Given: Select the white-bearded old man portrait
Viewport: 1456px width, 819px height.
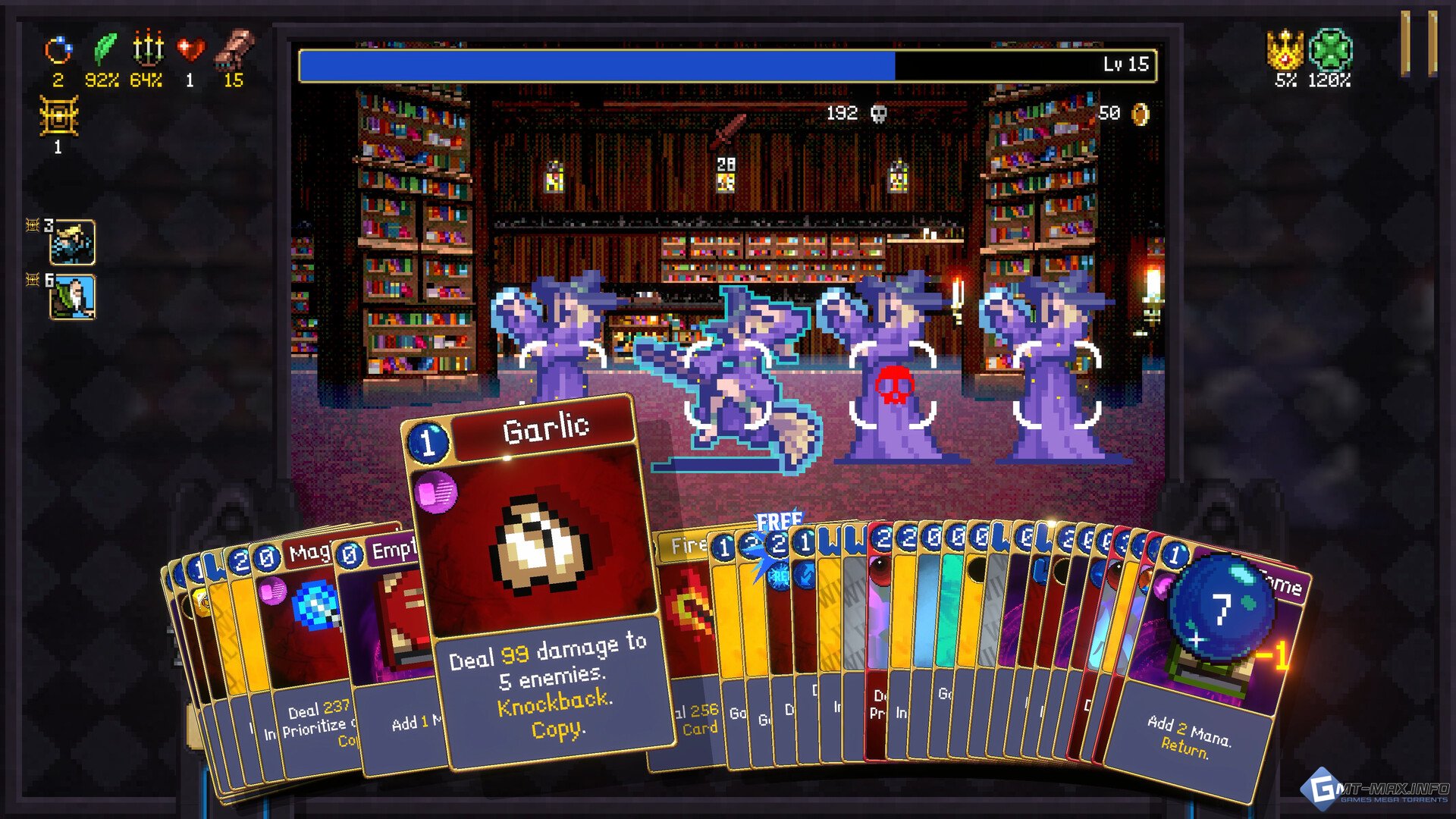Looking at the screenshot, I should 73,297.
